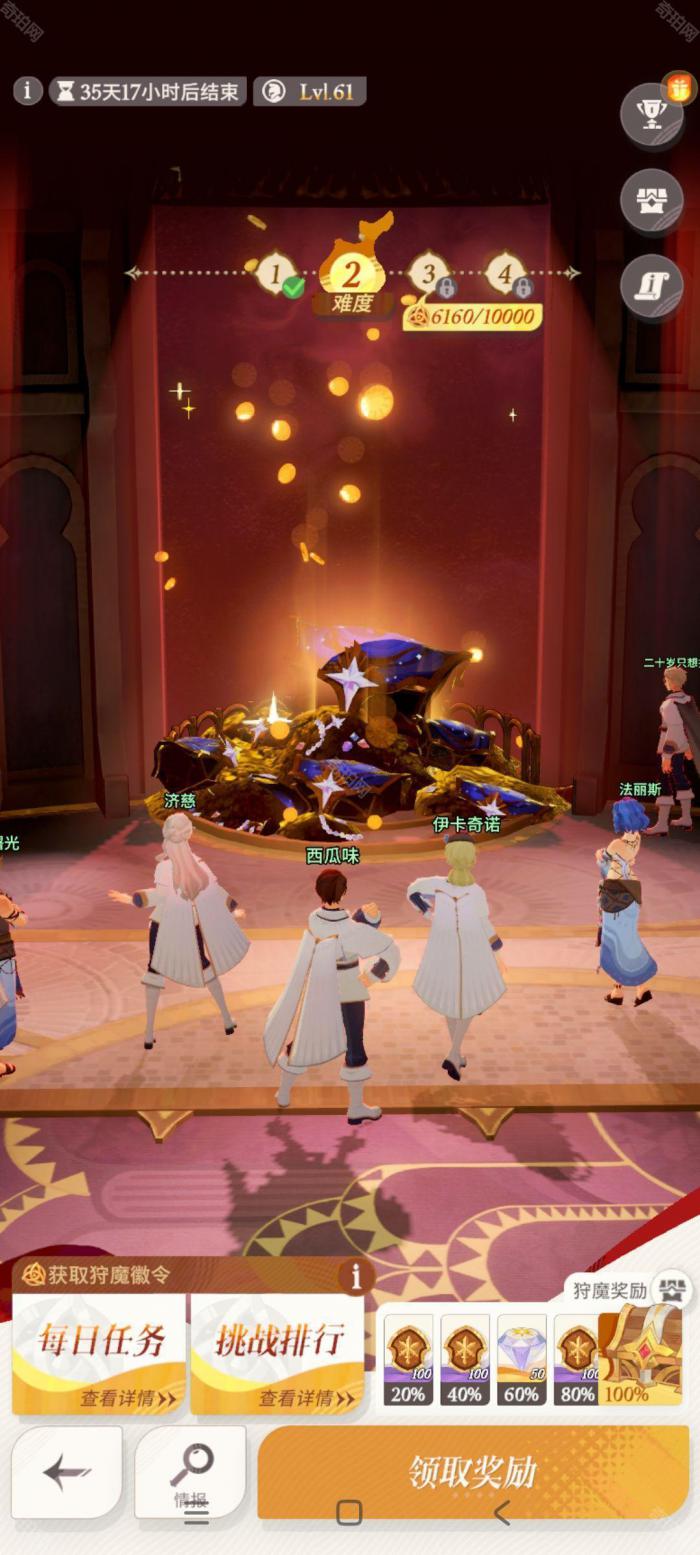Tap the Android home navigation button

tap(349, 1512)
